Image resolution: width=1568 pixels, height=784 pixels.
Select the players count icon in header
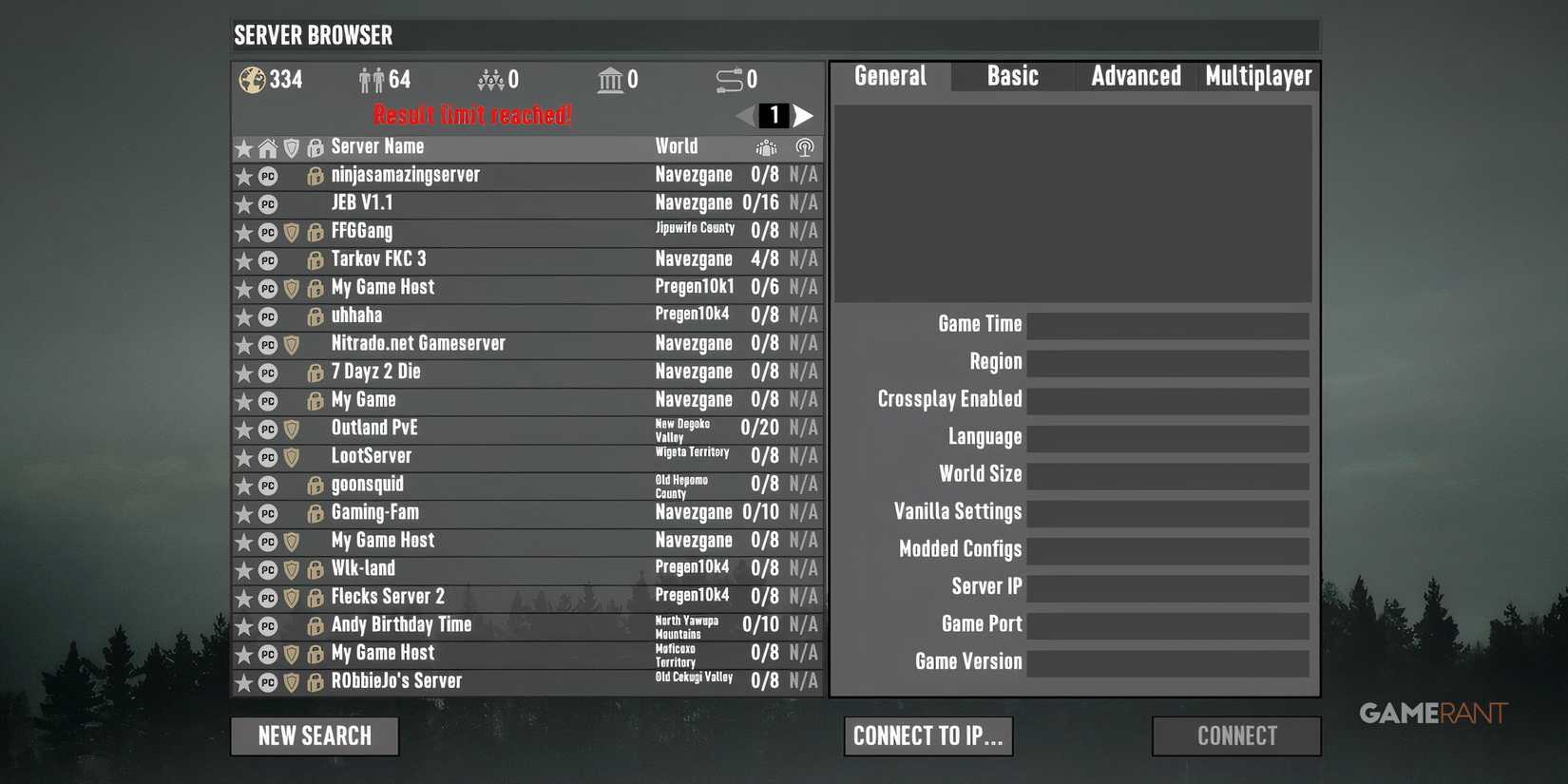[371, 80]
